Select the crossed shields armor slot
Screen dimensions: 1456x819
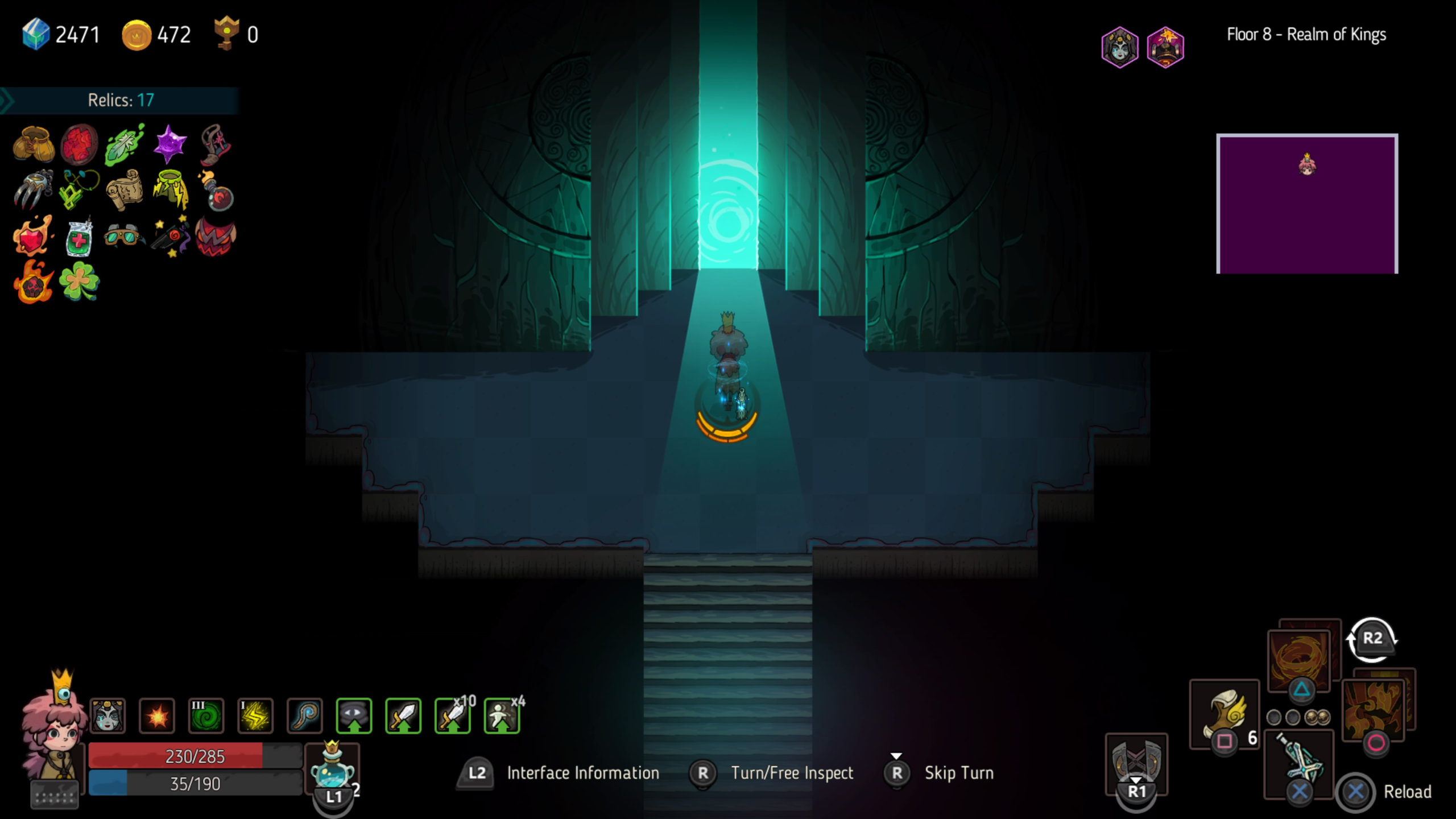point(1136,761)
